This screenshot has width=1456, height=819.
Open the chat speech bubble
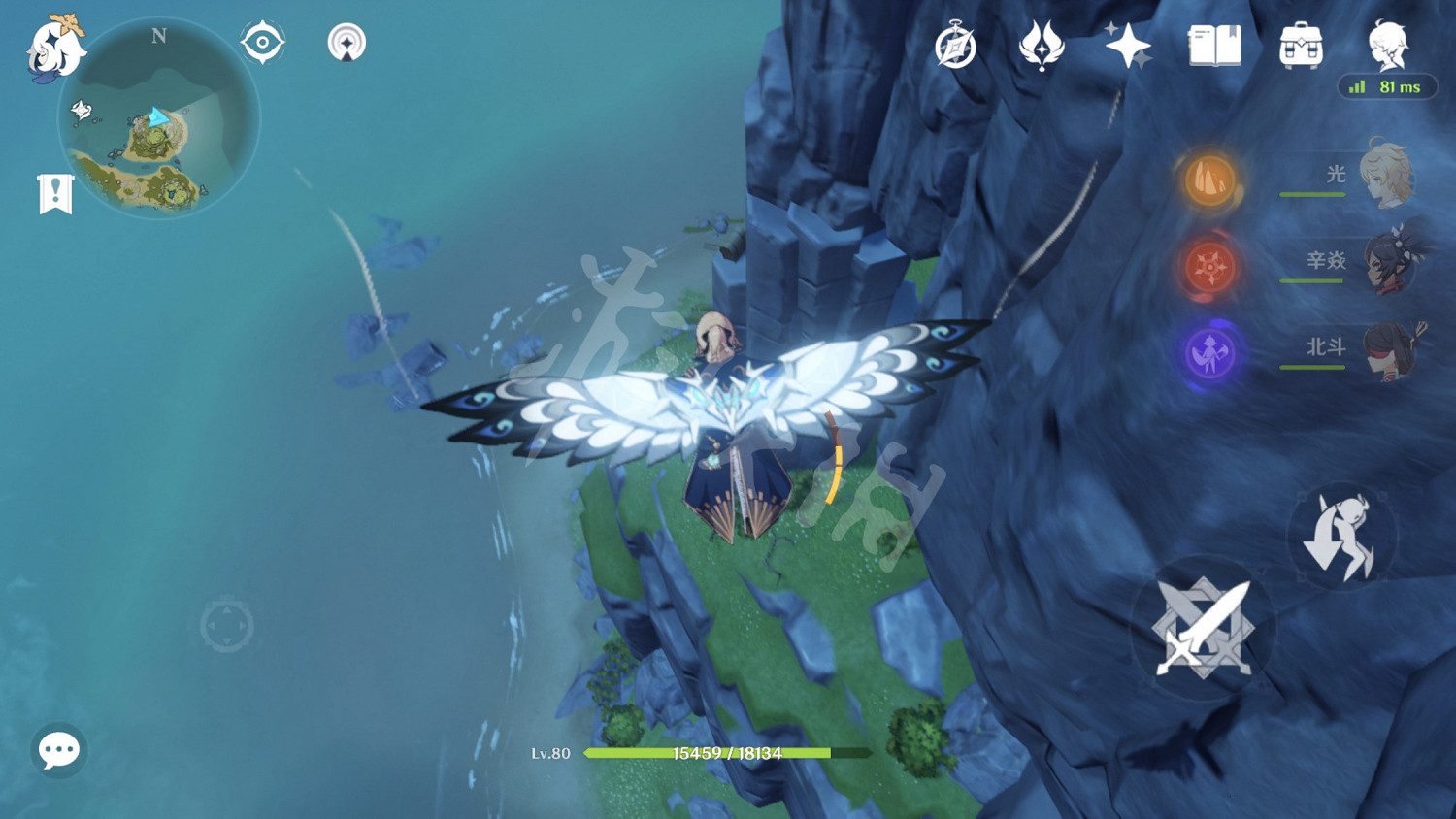(58, 749)
